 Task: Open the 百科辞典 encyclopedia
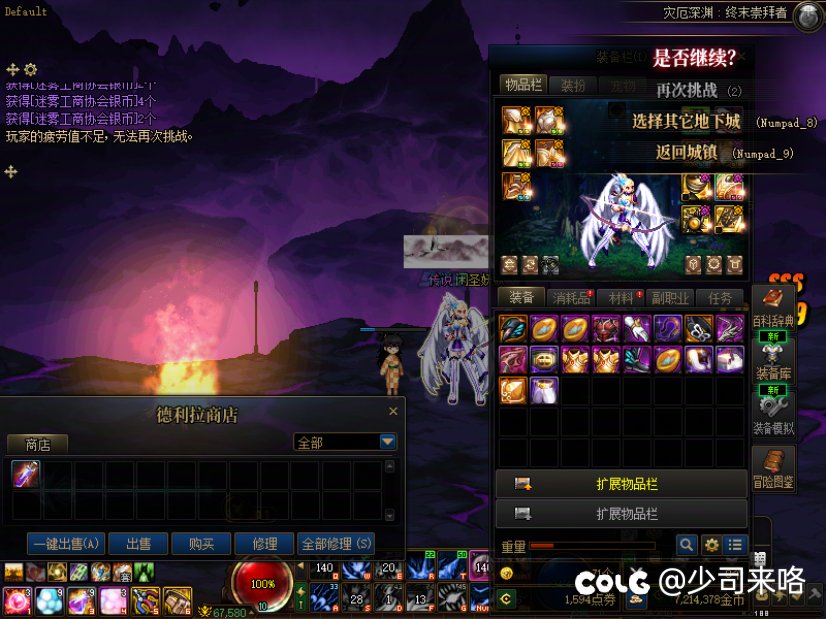(774, 308)
